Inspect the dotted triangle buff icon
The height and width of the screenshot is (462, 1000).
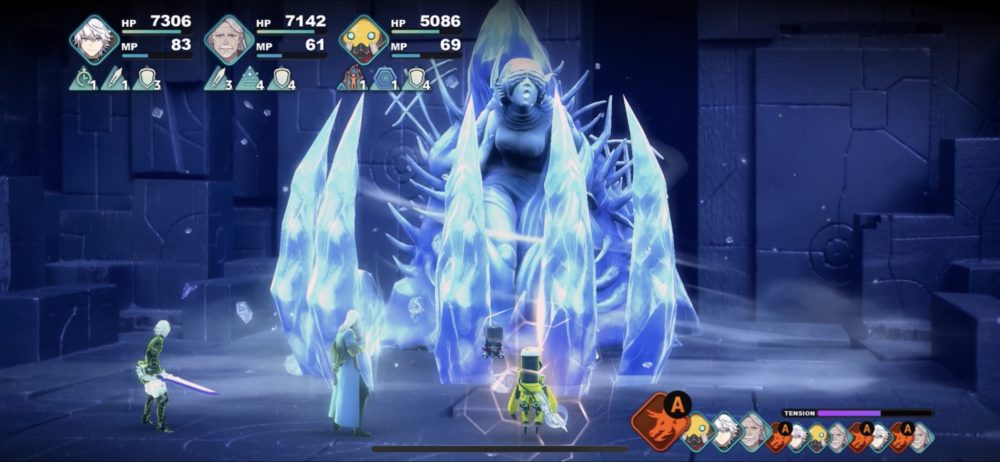(249, 78)
